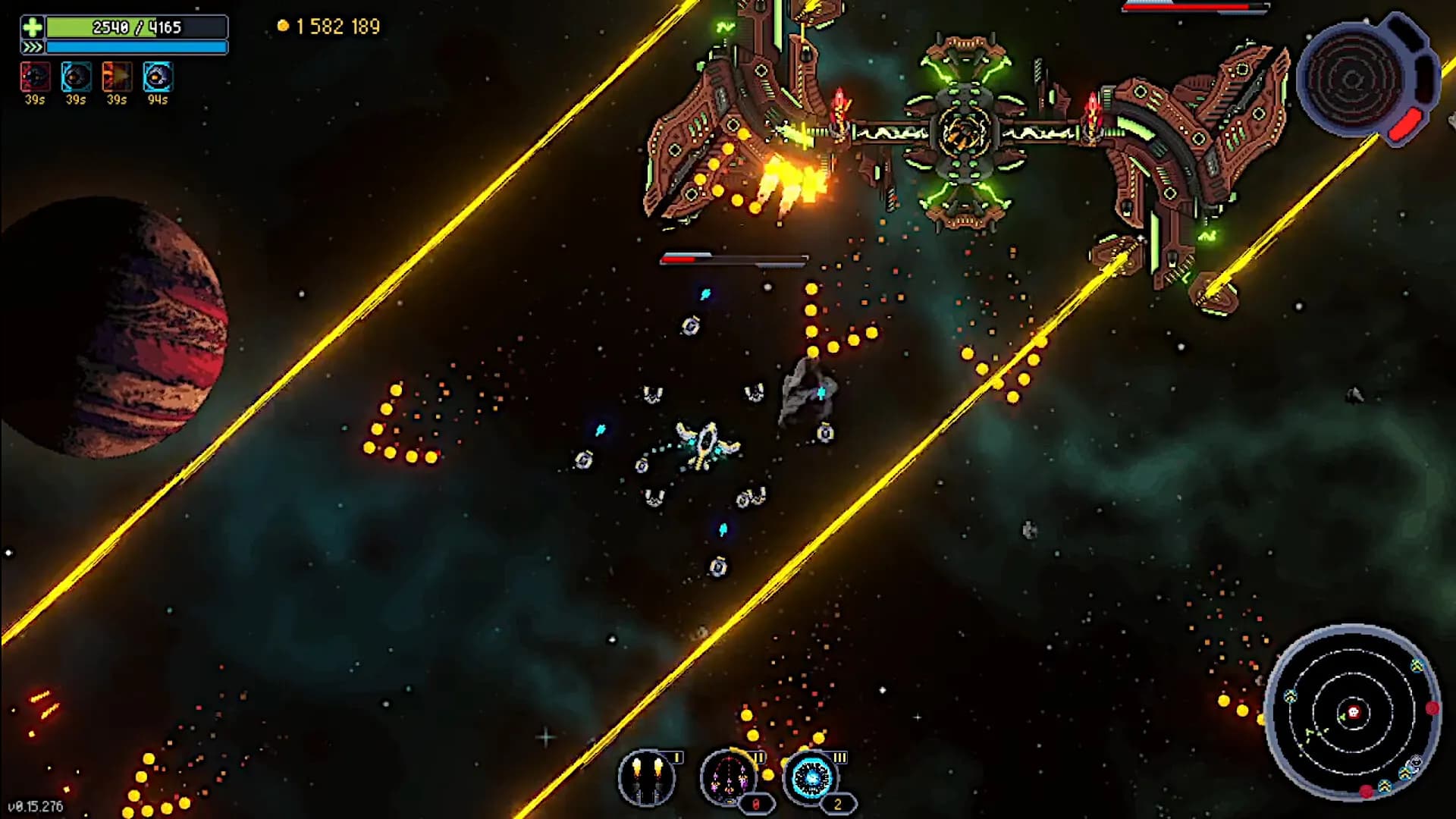Toggle weapon group II indicator
Screen dimensions: 1456x819
759,758
